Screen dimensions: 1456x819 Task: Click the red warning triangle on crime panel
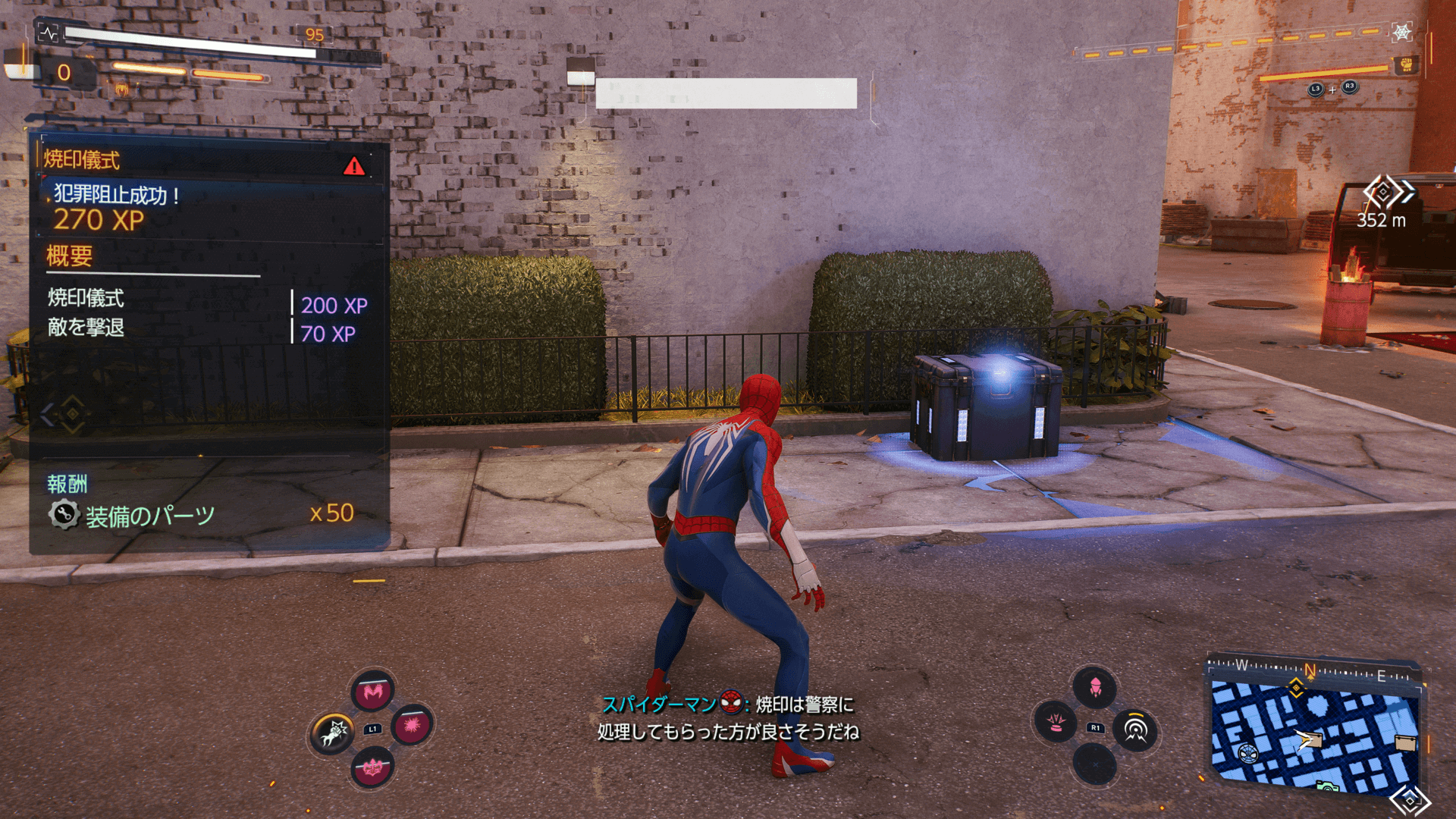(353, 166)
